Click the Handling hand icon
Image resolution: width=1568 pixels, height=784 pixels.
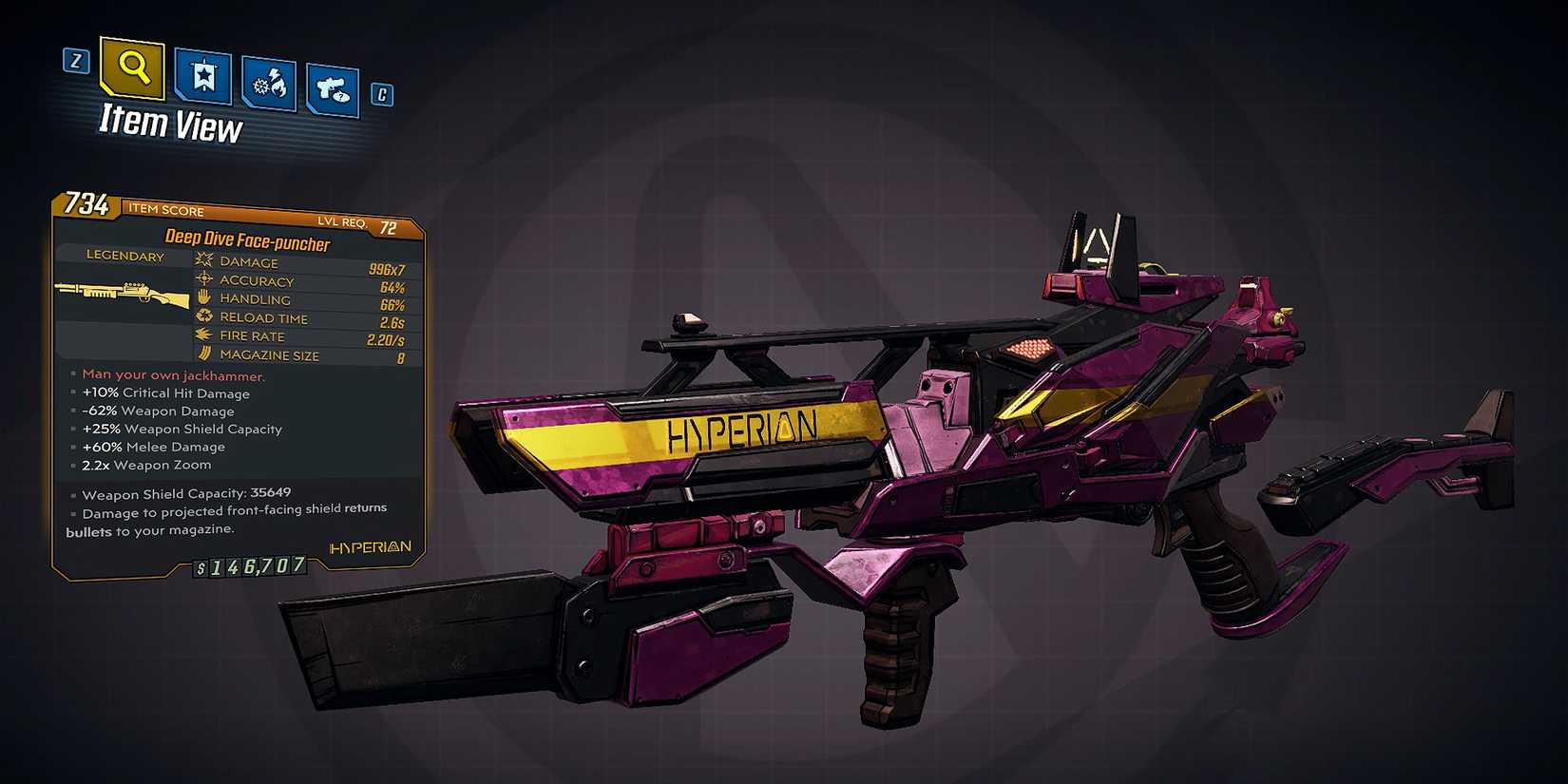(x=202, y=297)
